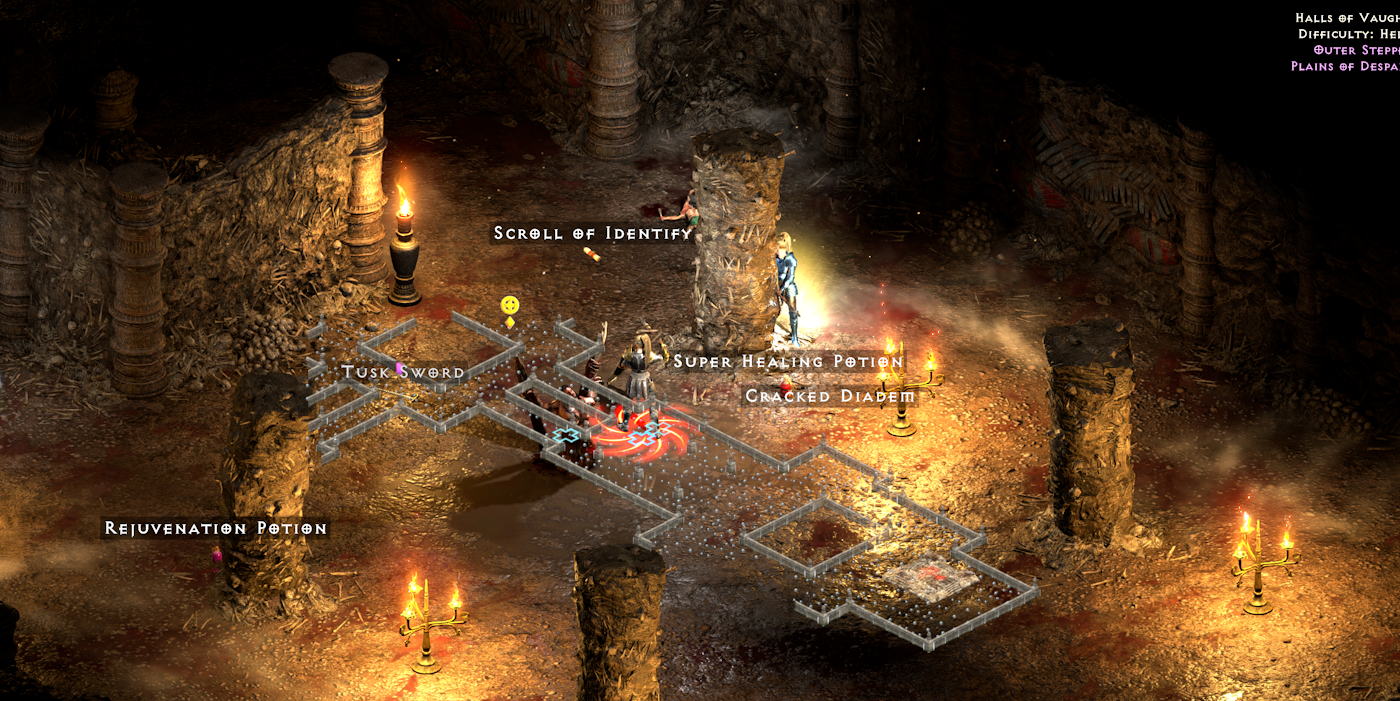Click the Cracked Diadem item label
This screenshot has width=1400, height=701.
(x=830, y=397)
